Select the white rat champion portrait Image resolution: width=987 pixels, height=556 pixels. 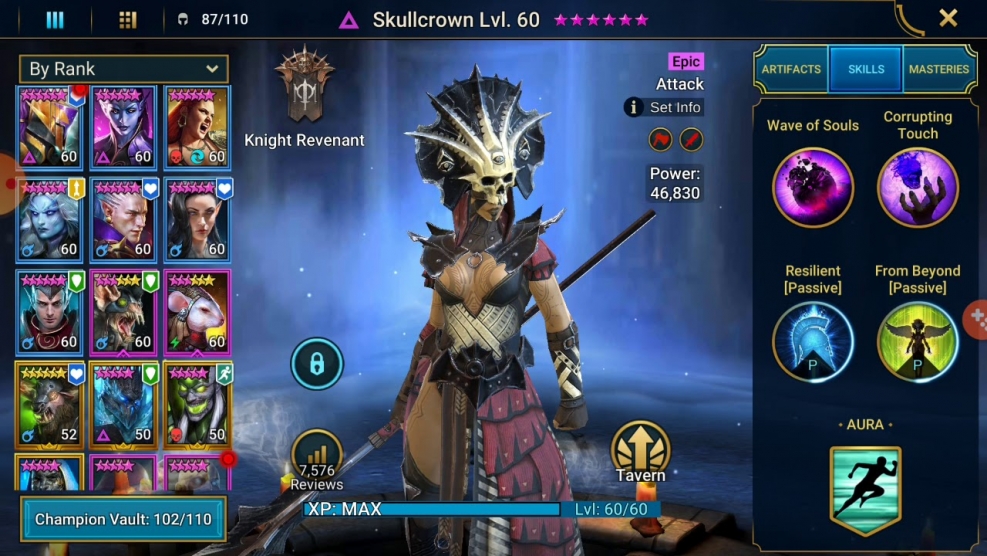point(197,312)
